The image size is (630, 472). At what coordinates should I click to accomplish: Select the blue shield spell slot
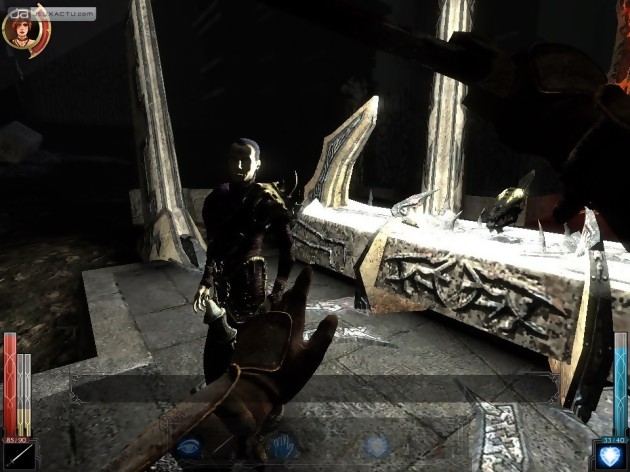point(609,455)
